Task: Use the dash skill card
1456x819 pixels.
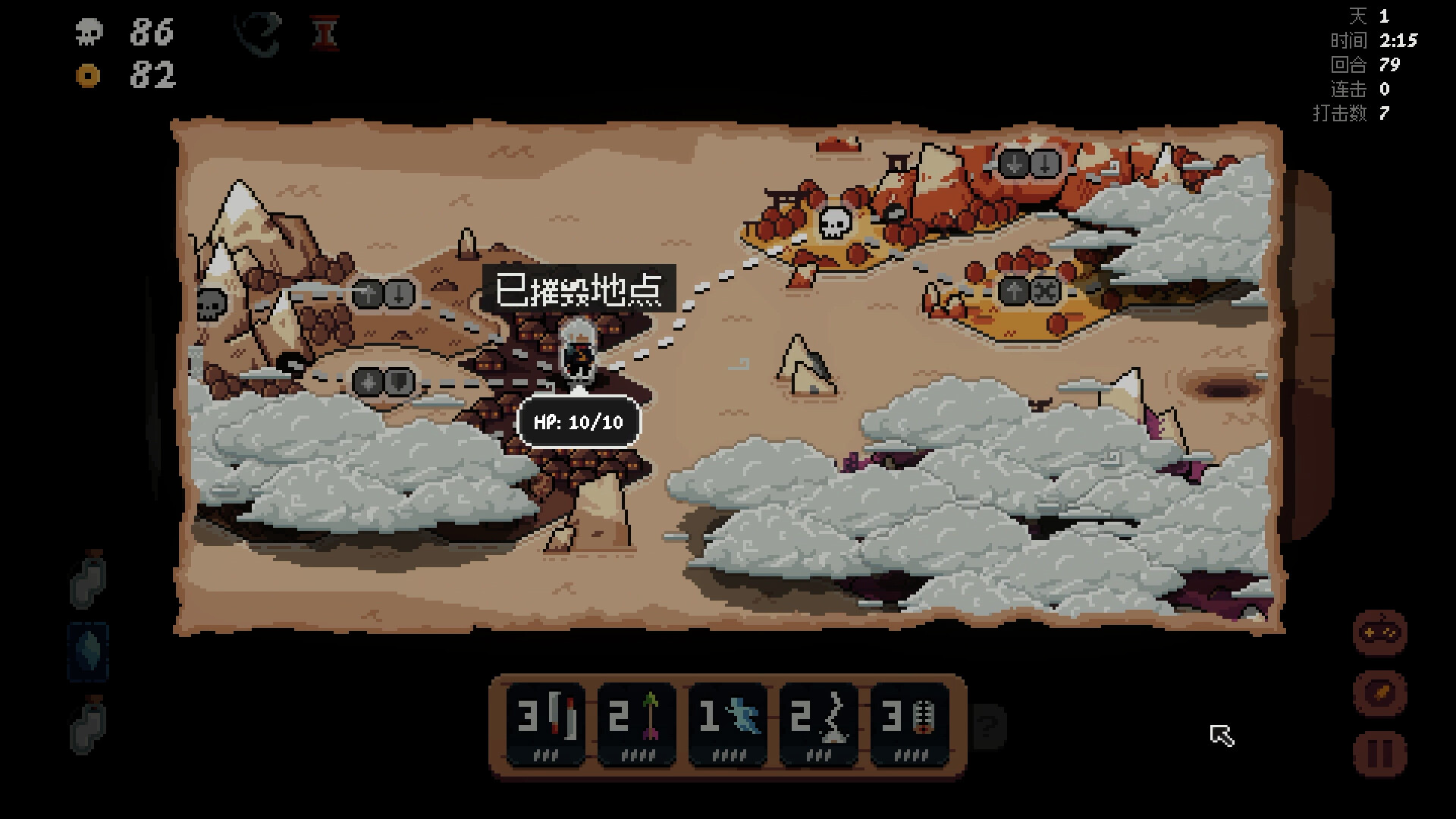Action: pyautogui.click(x=728, y=724)
